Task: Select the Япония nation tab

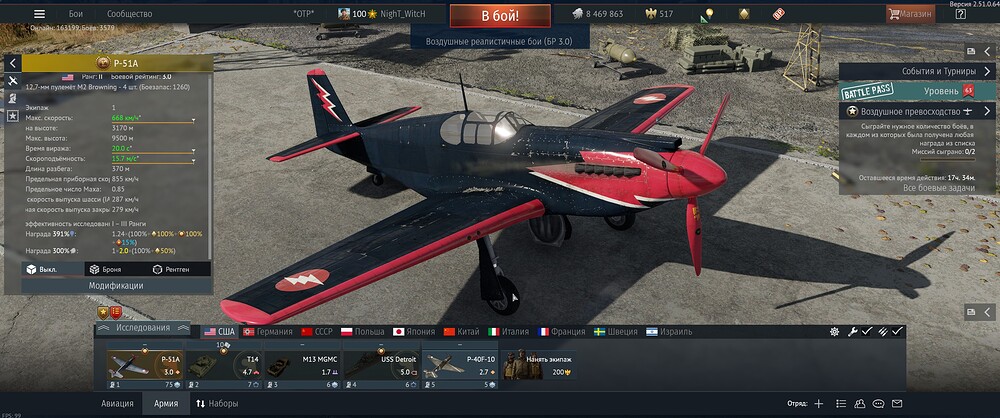Action: tap(411, 331)
